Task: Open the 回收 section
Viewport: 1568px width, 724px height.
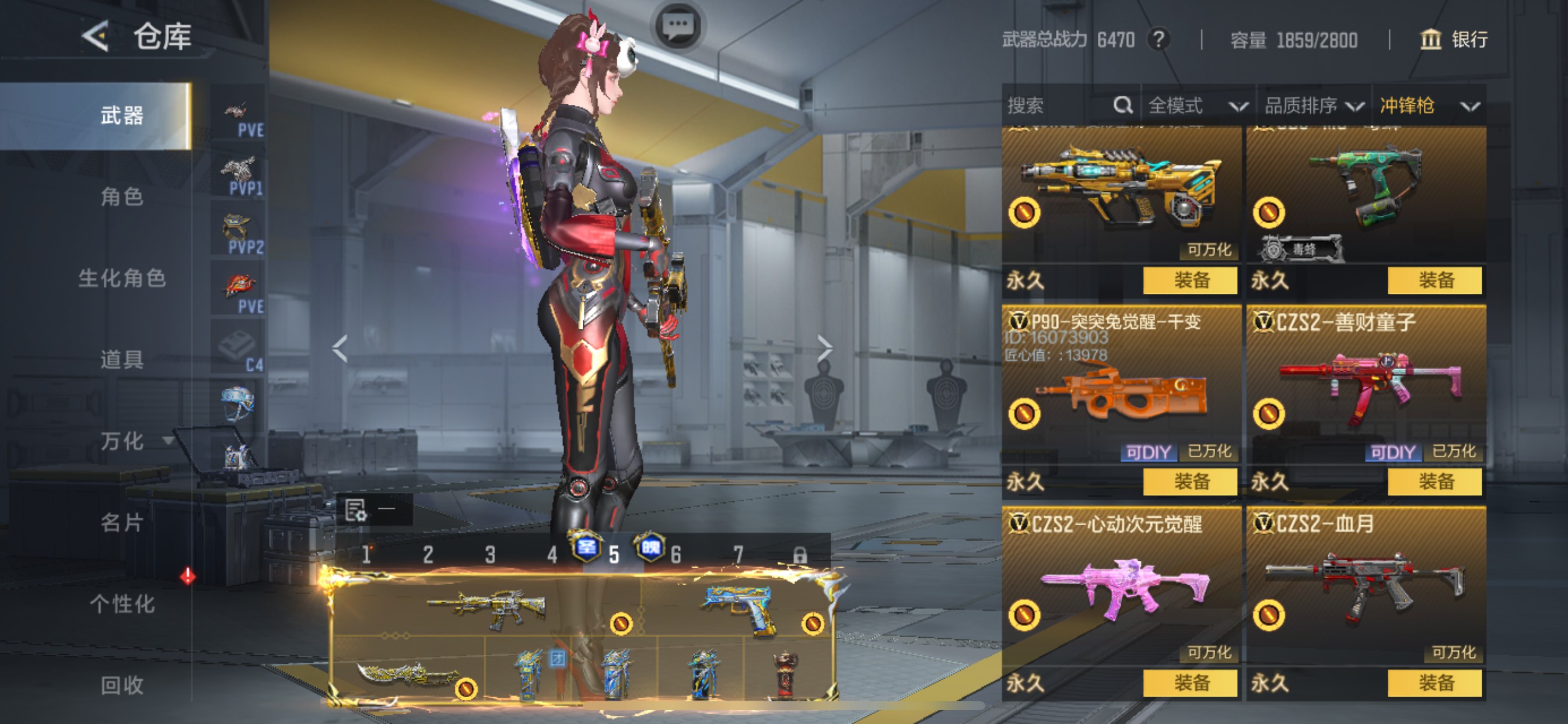Action: click(122, 685)
